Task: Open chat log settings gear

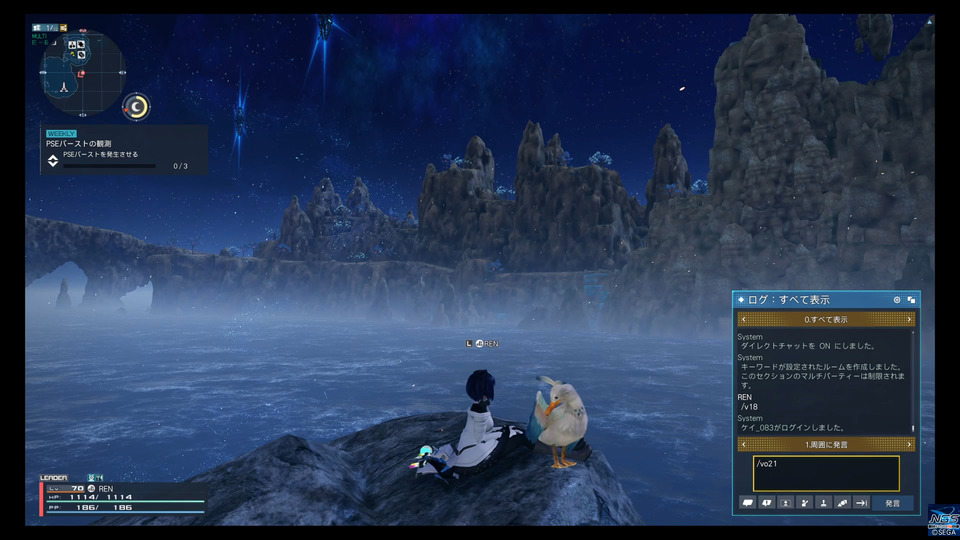Action: pyautogui.click(x=897, y=300)
